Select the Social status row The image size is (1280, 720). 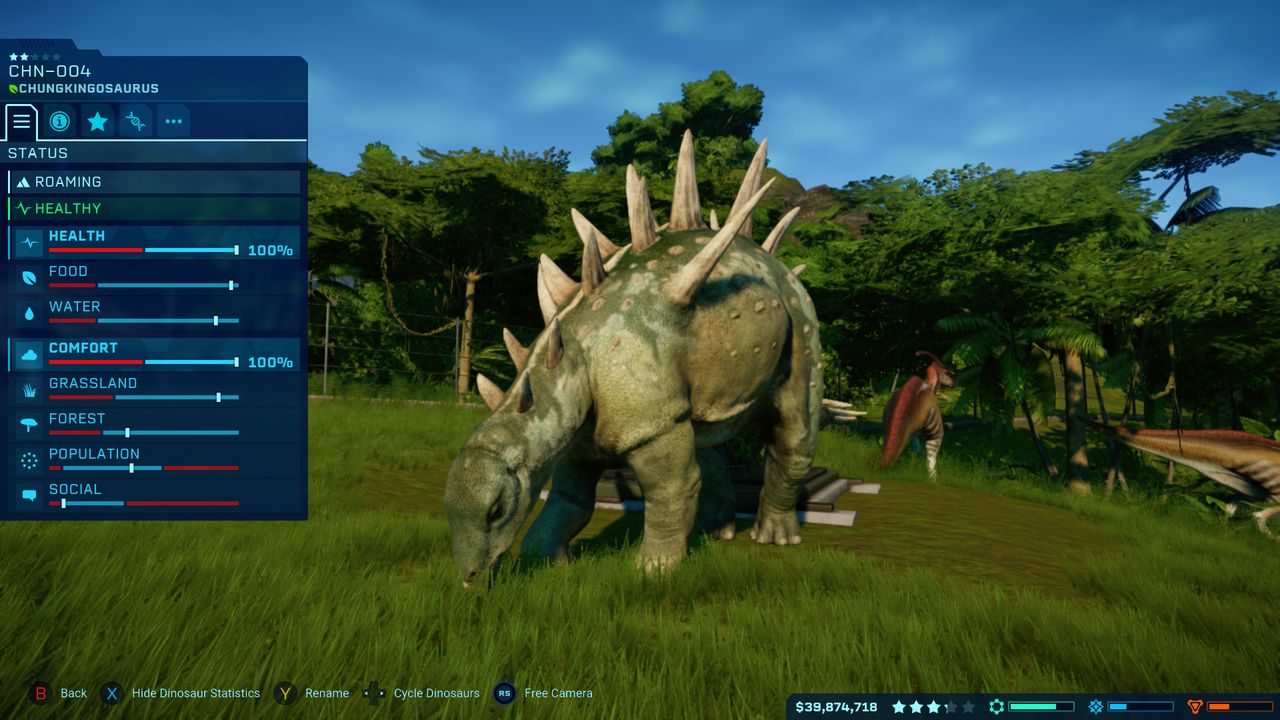click(154, 495)
